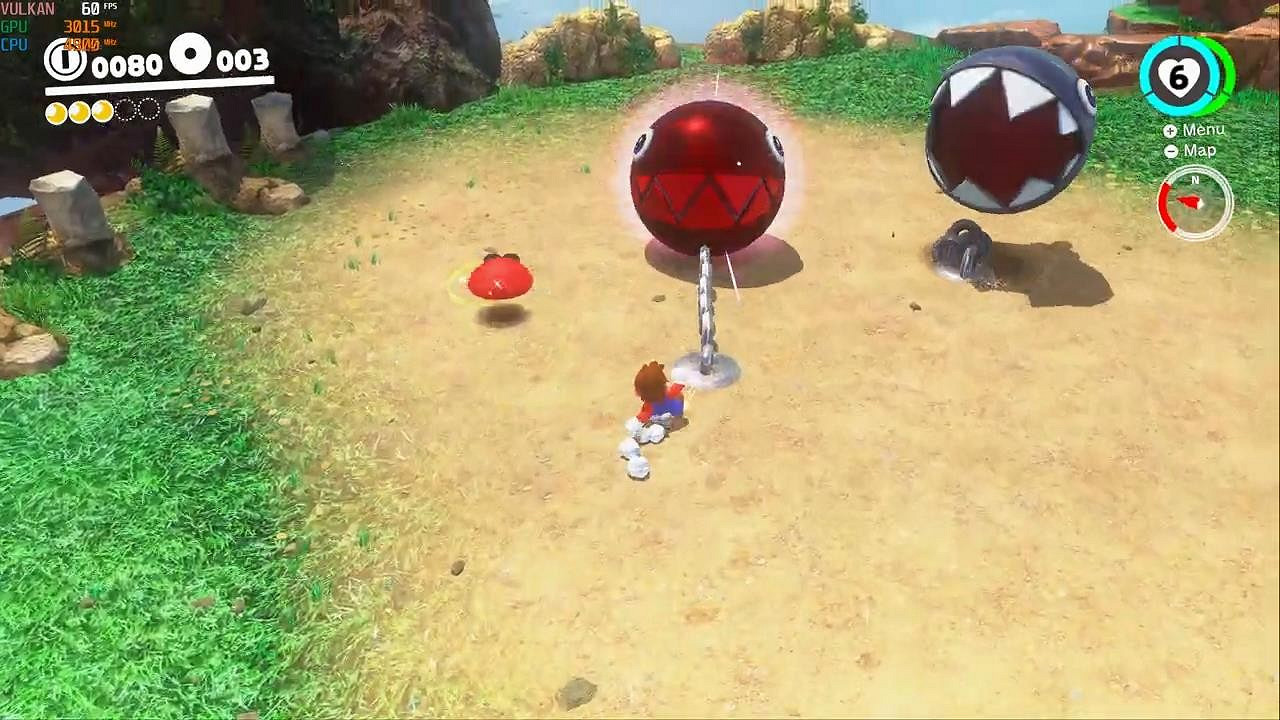Click the GPU clock speed readout
The image size is (1280, 720).
[82, 25]
